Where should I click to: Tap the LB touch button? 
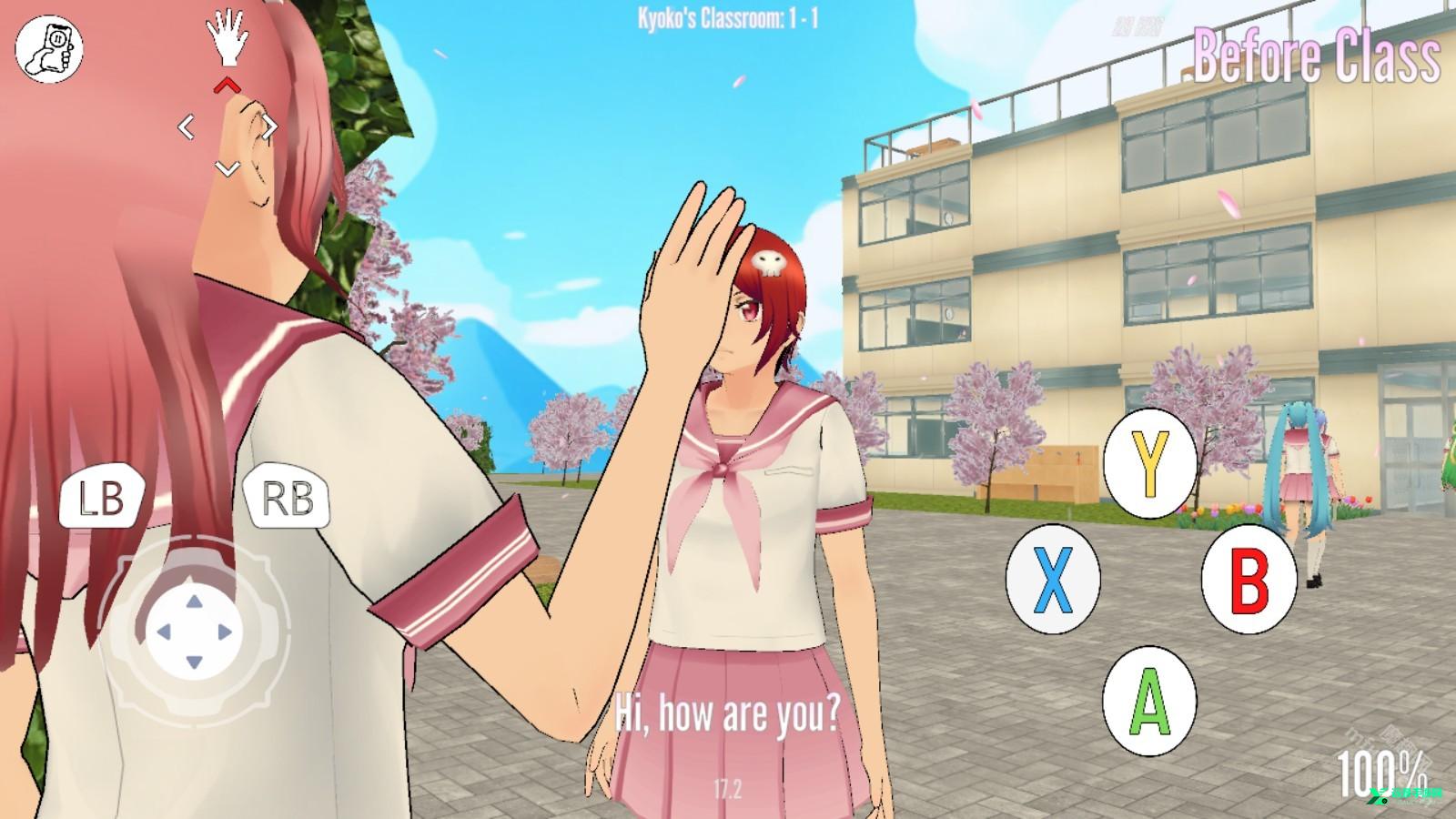click(x=102, y=498)
